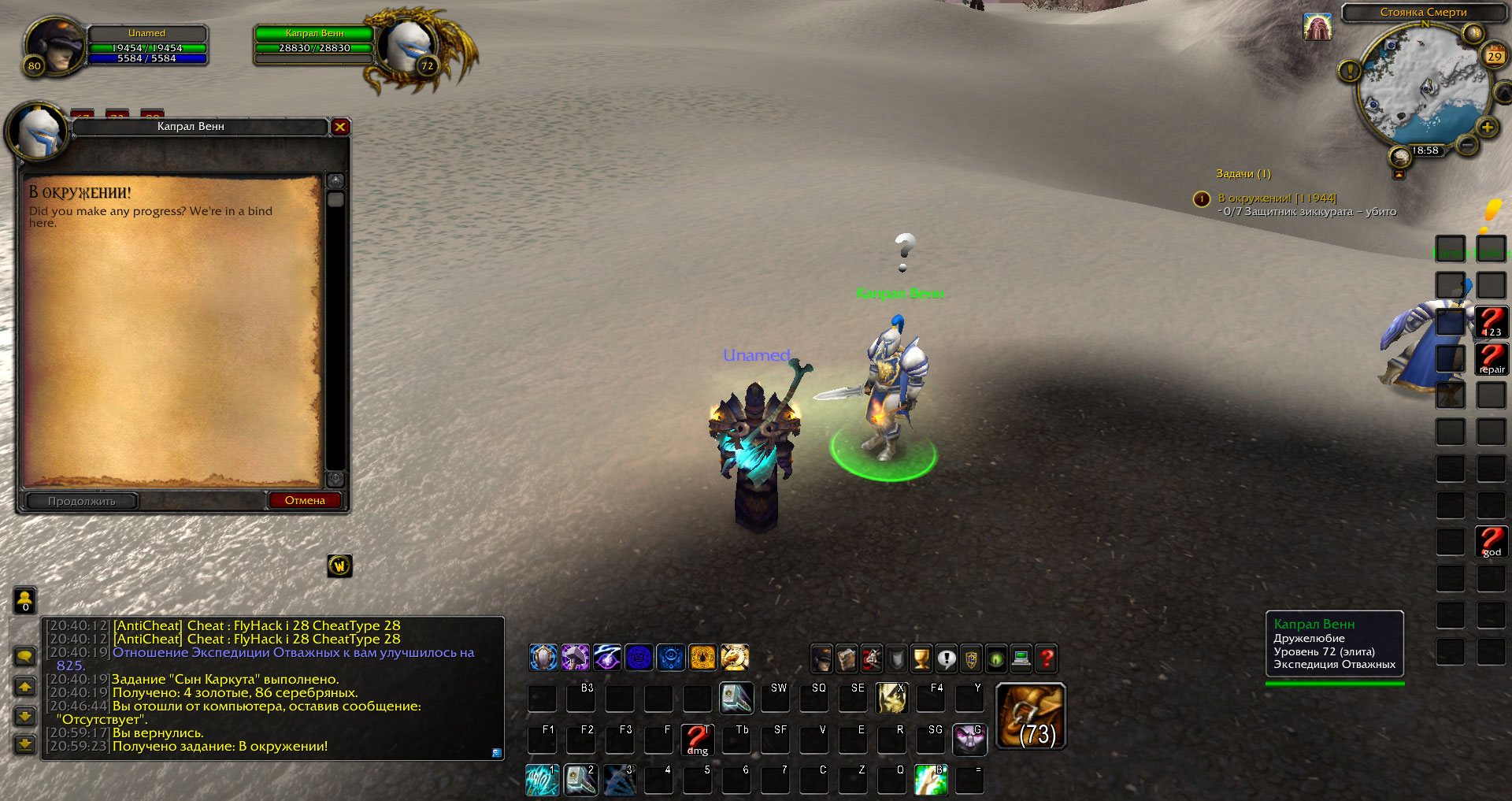1512x801 pixels.
Task: Open the calendar showing day 29
Action: [1494, 56]
